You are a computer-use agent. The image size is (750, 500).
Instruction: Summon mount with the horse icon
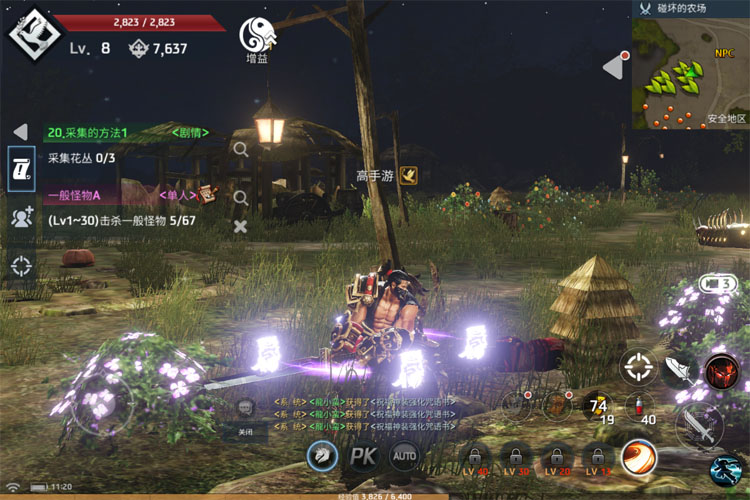321,456
